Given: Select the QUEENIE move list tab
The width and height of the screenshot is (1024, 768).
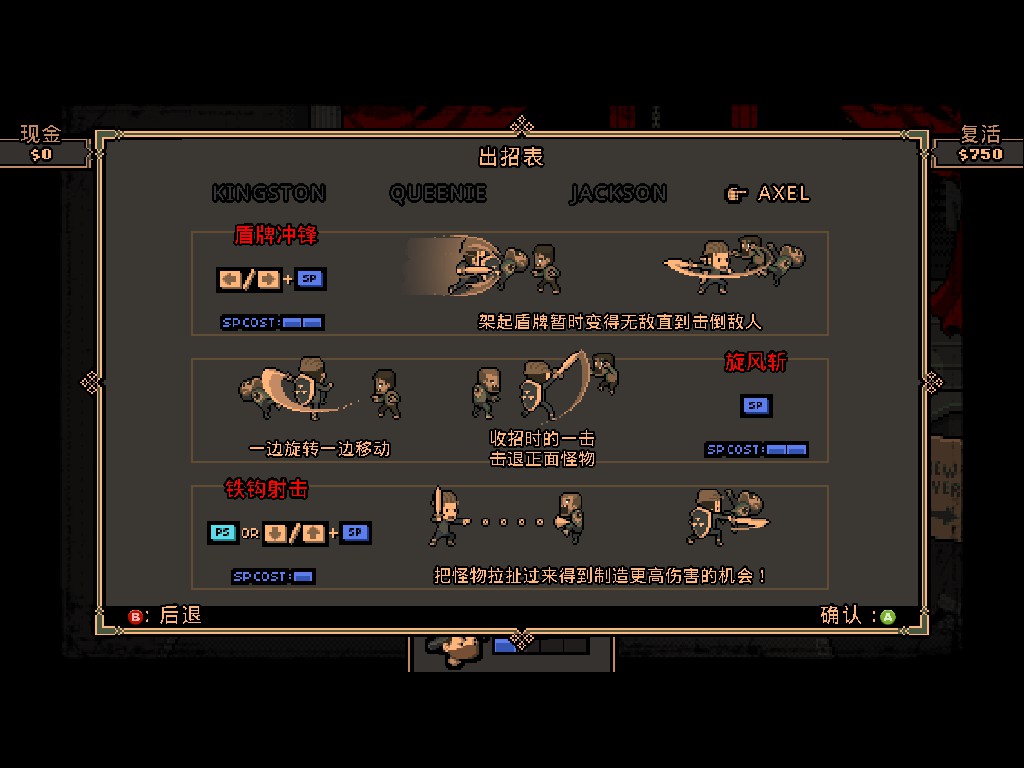Looking at the screenshot, I should coord(438,193).
